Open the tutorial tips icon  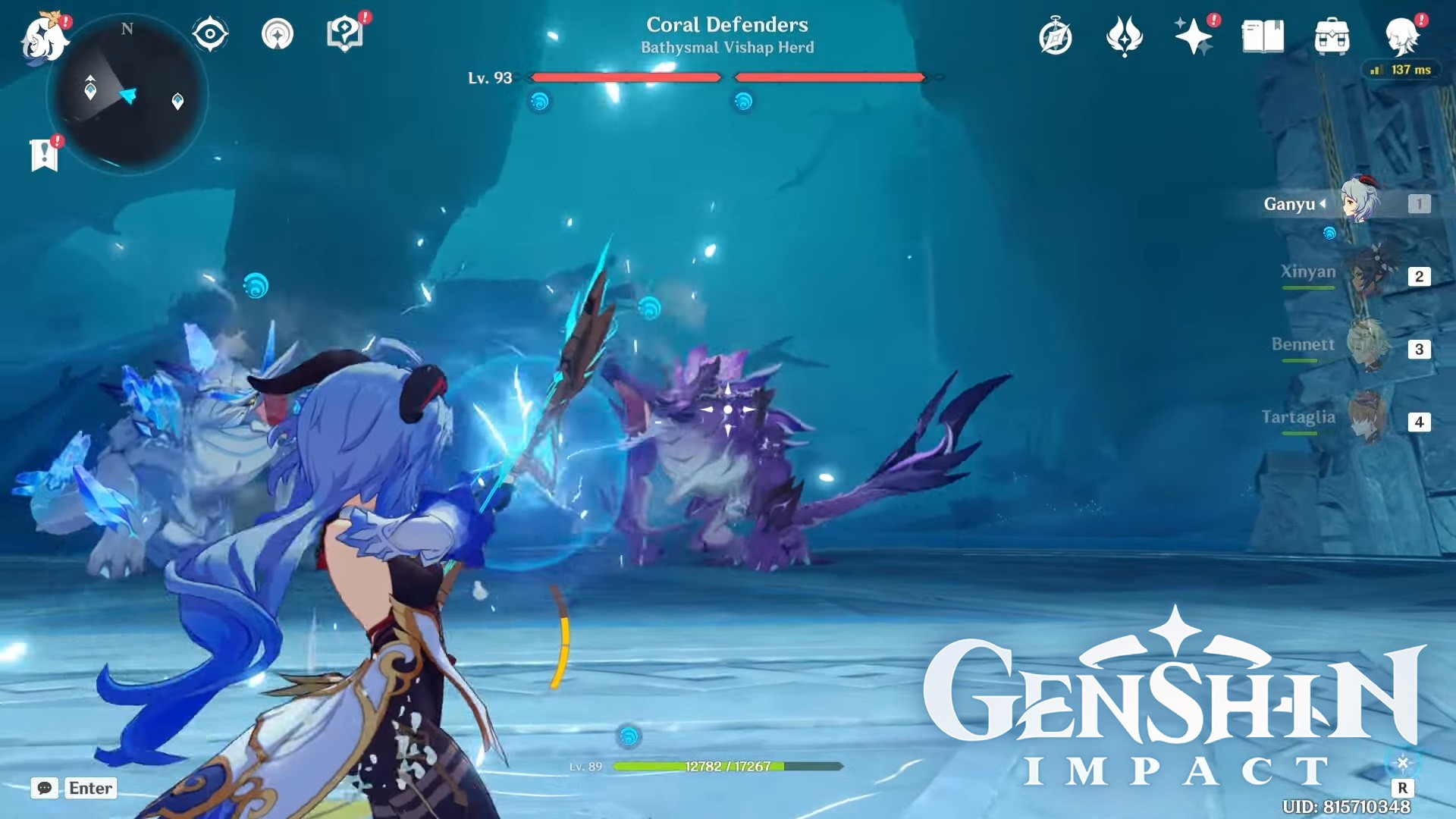[344, 34]
